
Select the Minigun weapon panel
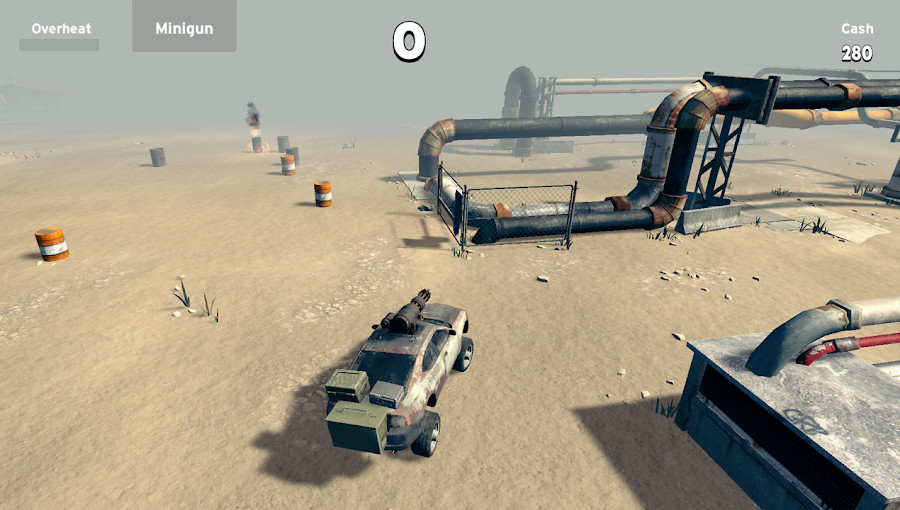[x=184, y=27]
